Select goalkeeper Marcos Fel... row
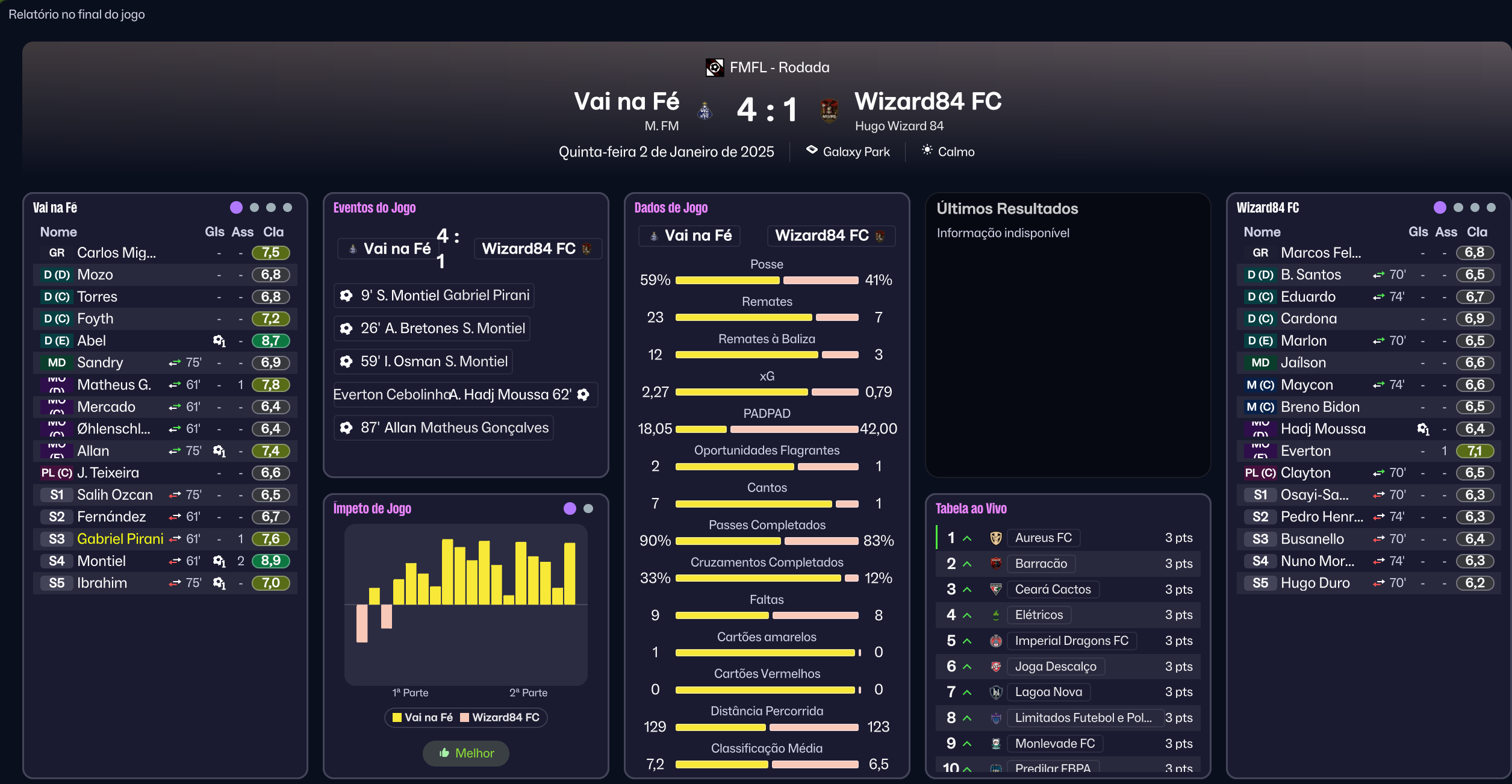 pyautogui.click(x=1321, y=253)
